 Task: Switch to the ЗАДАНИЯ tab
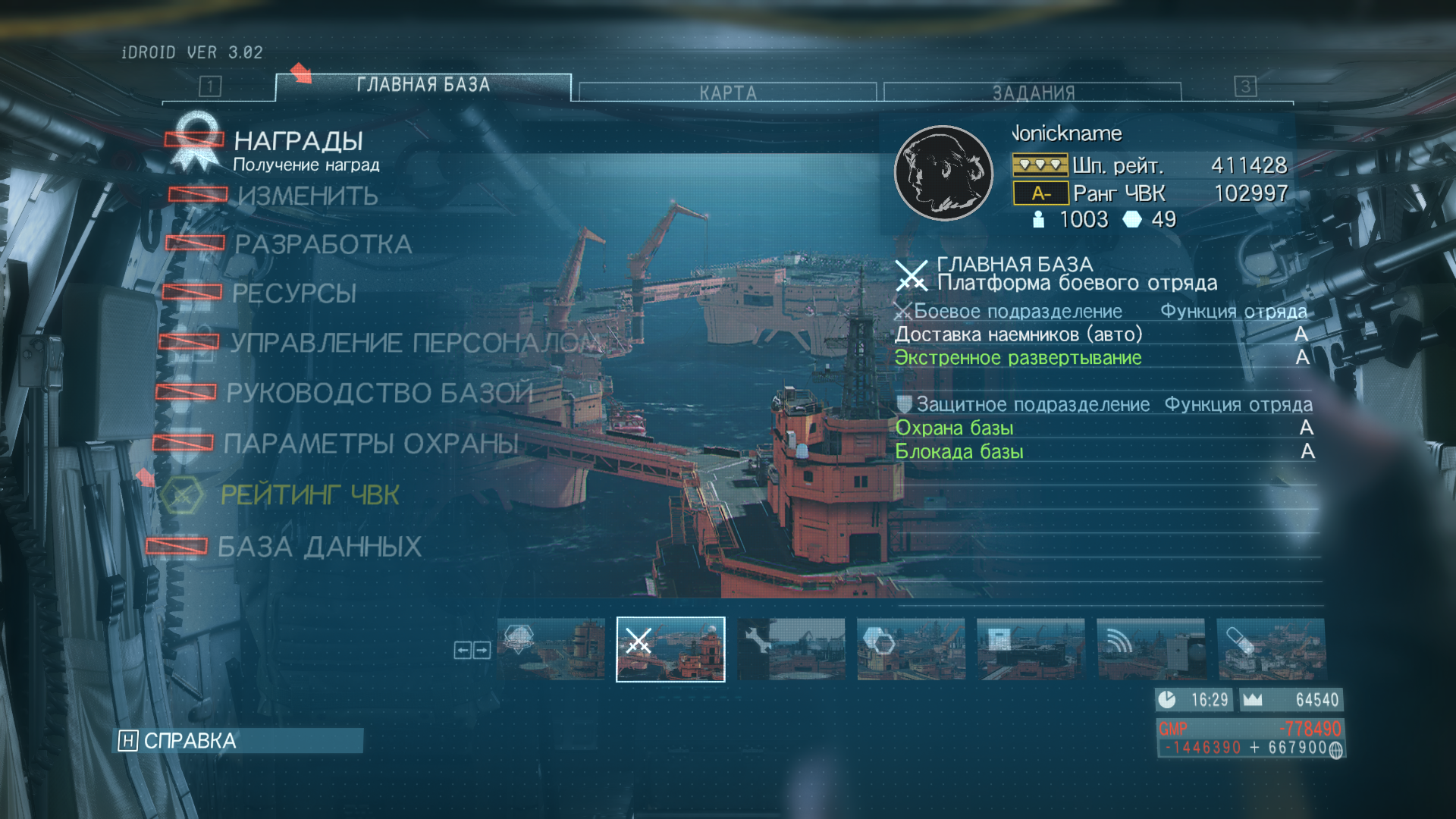1033,93
